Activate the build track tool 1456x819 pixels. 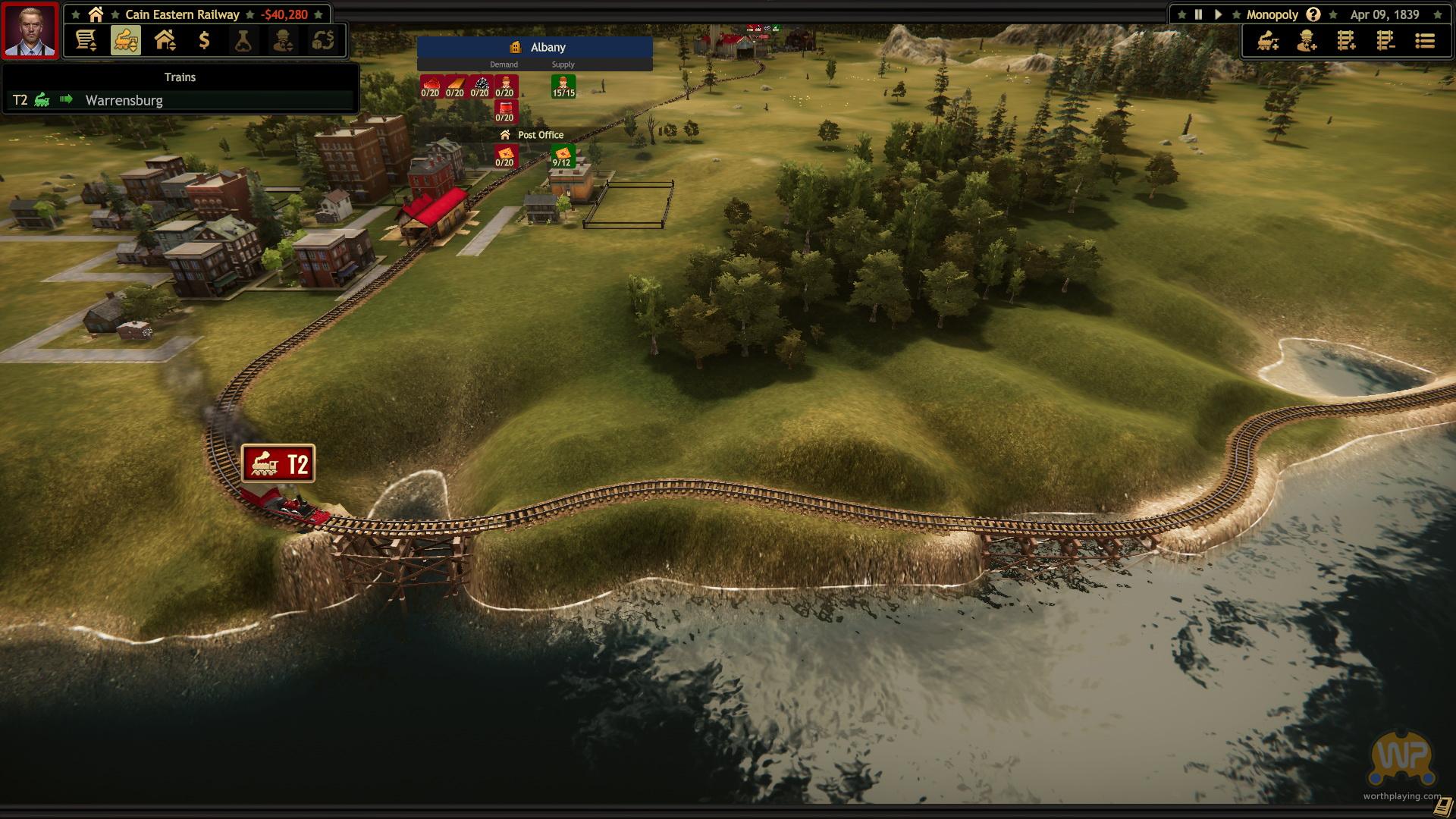1346,41
